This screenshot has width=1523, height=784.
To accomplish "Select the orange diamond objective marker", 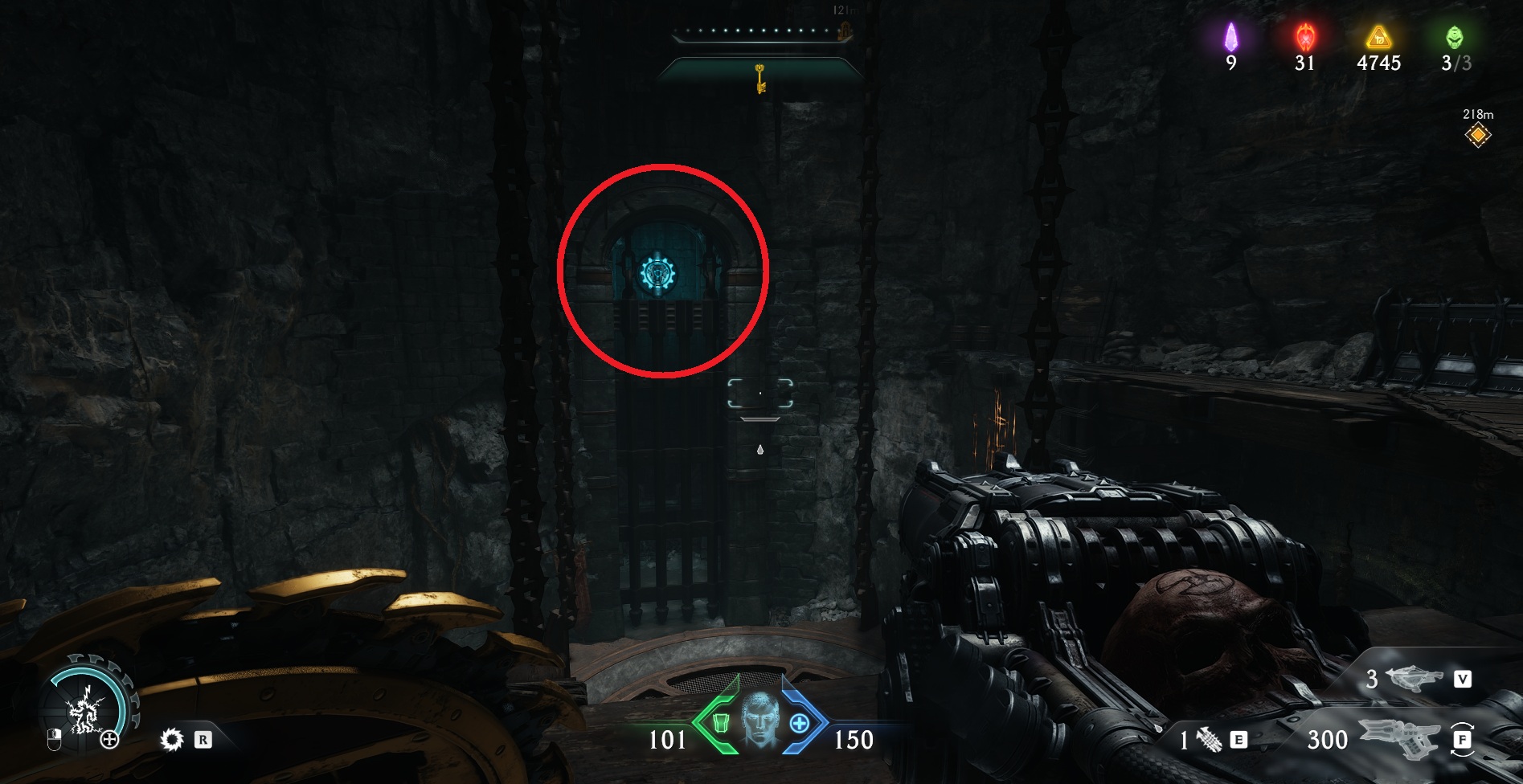I will 1477,135.
